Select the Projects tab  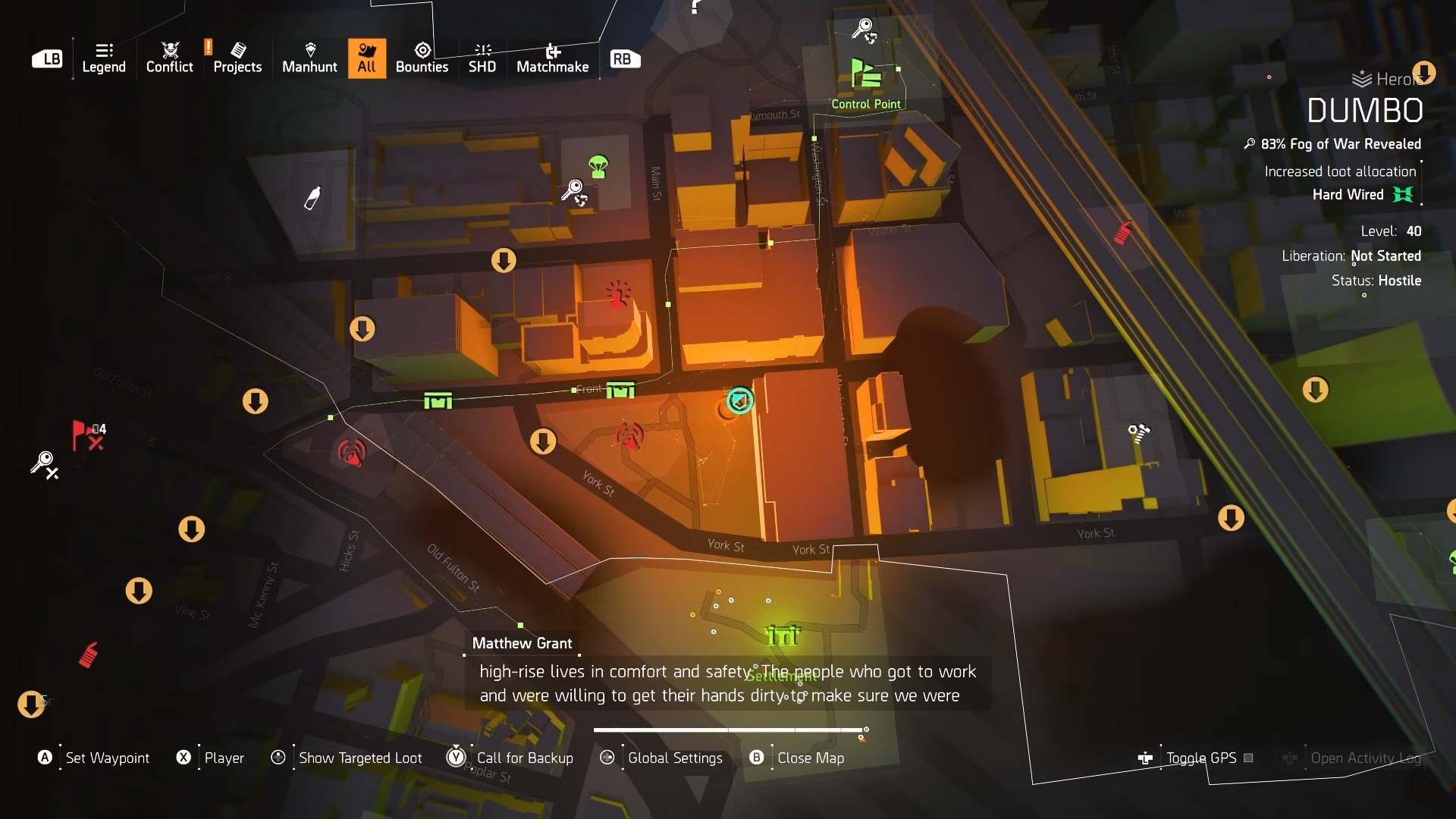237,58
